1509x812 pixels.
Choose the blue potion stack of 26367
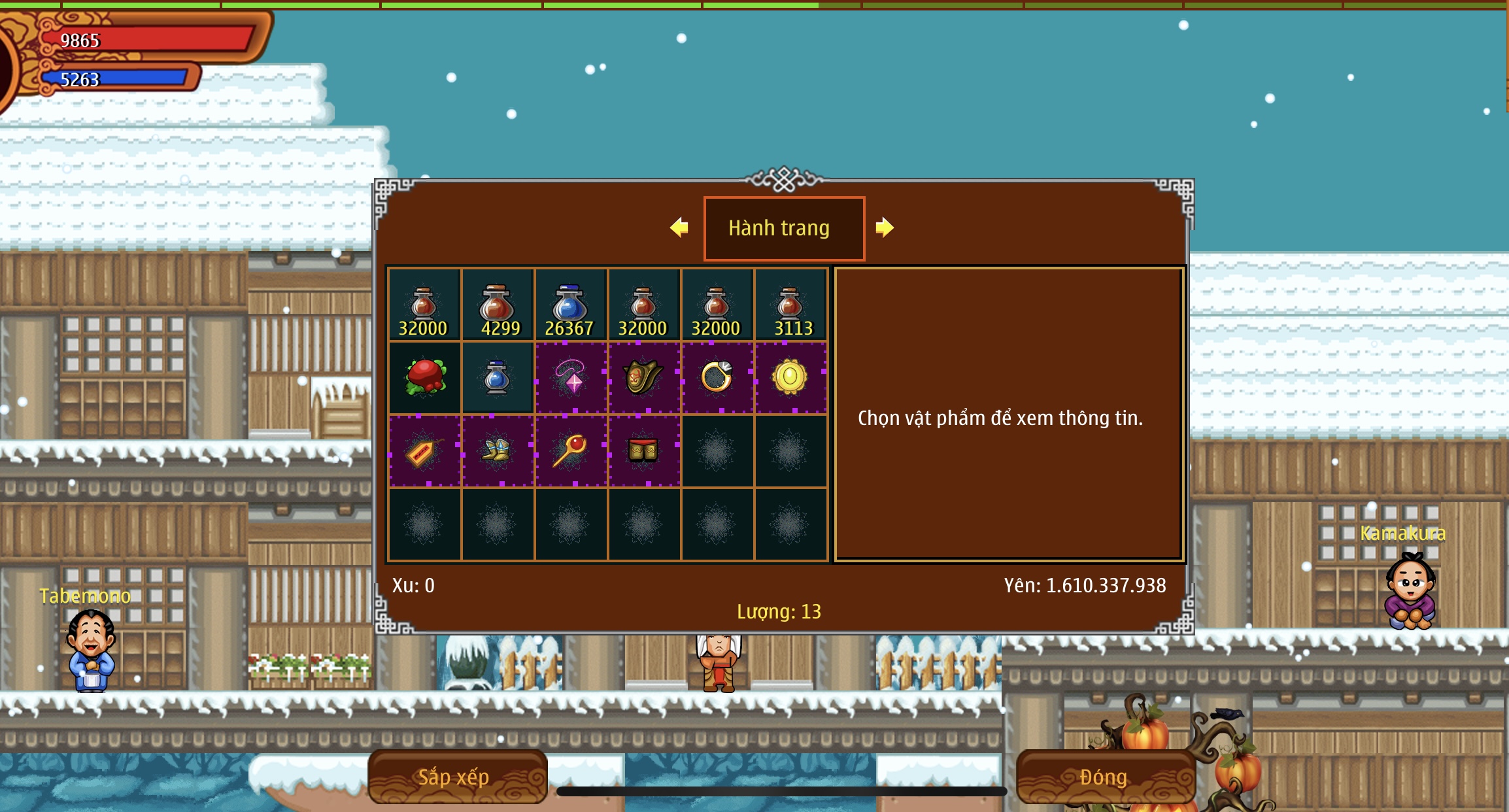tap(571, 305)
